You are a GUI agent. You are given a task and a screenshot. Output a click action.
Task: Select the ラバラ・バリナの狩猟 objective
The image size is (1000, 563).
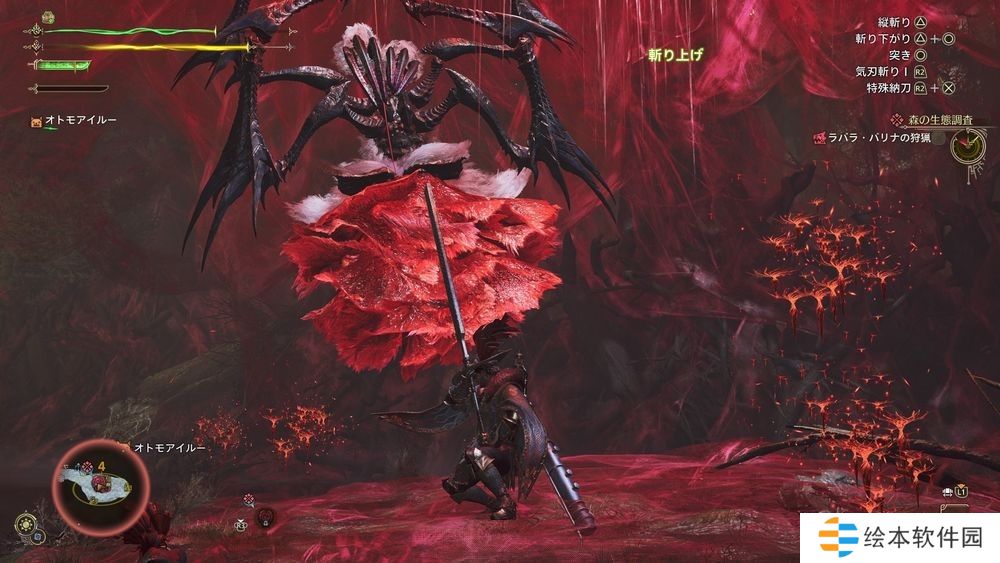(x=880, y=138)
